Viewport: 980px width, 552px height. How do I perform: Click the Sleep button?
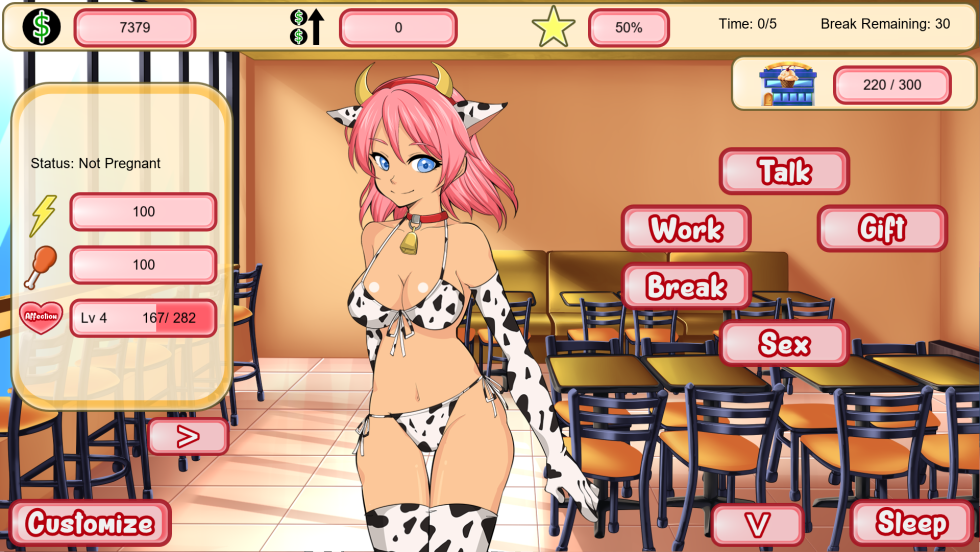click(x=912, y=523)
